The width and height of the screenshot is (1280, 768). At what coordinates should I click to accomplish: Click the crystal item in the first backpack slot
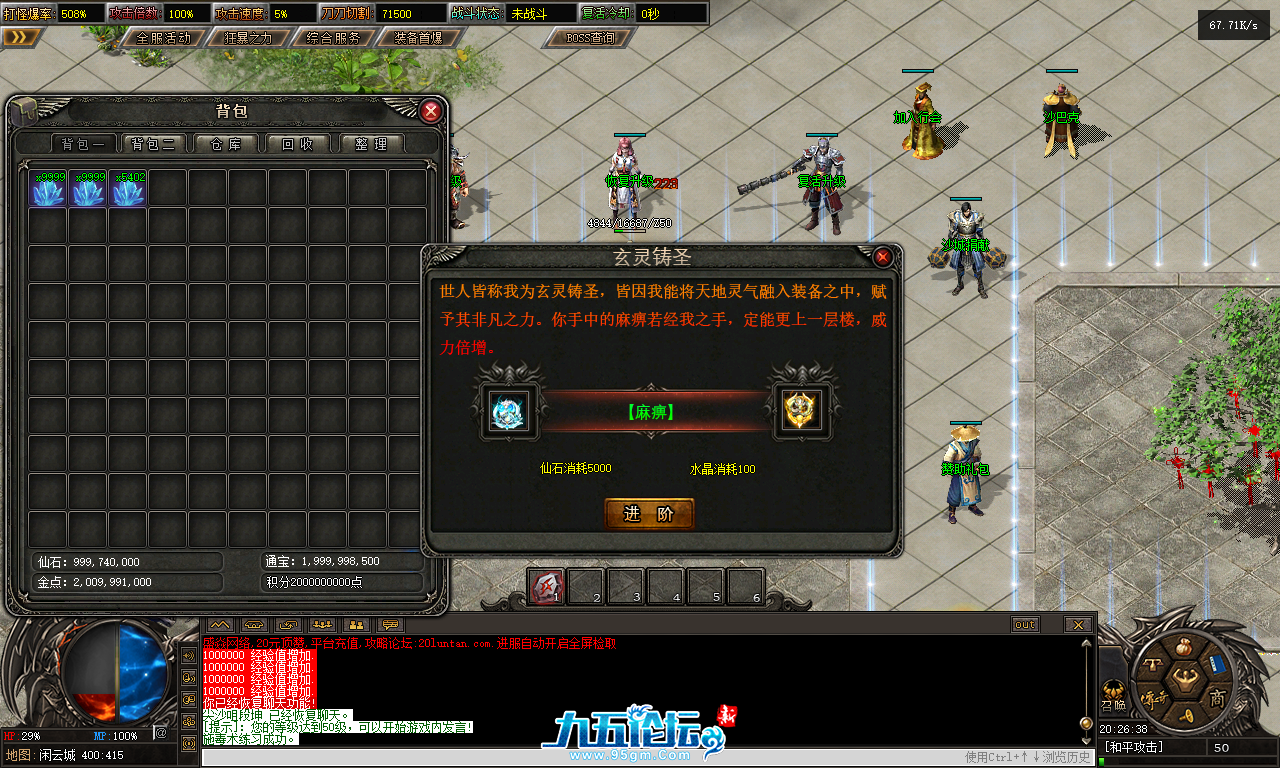(x=47, y=188)
